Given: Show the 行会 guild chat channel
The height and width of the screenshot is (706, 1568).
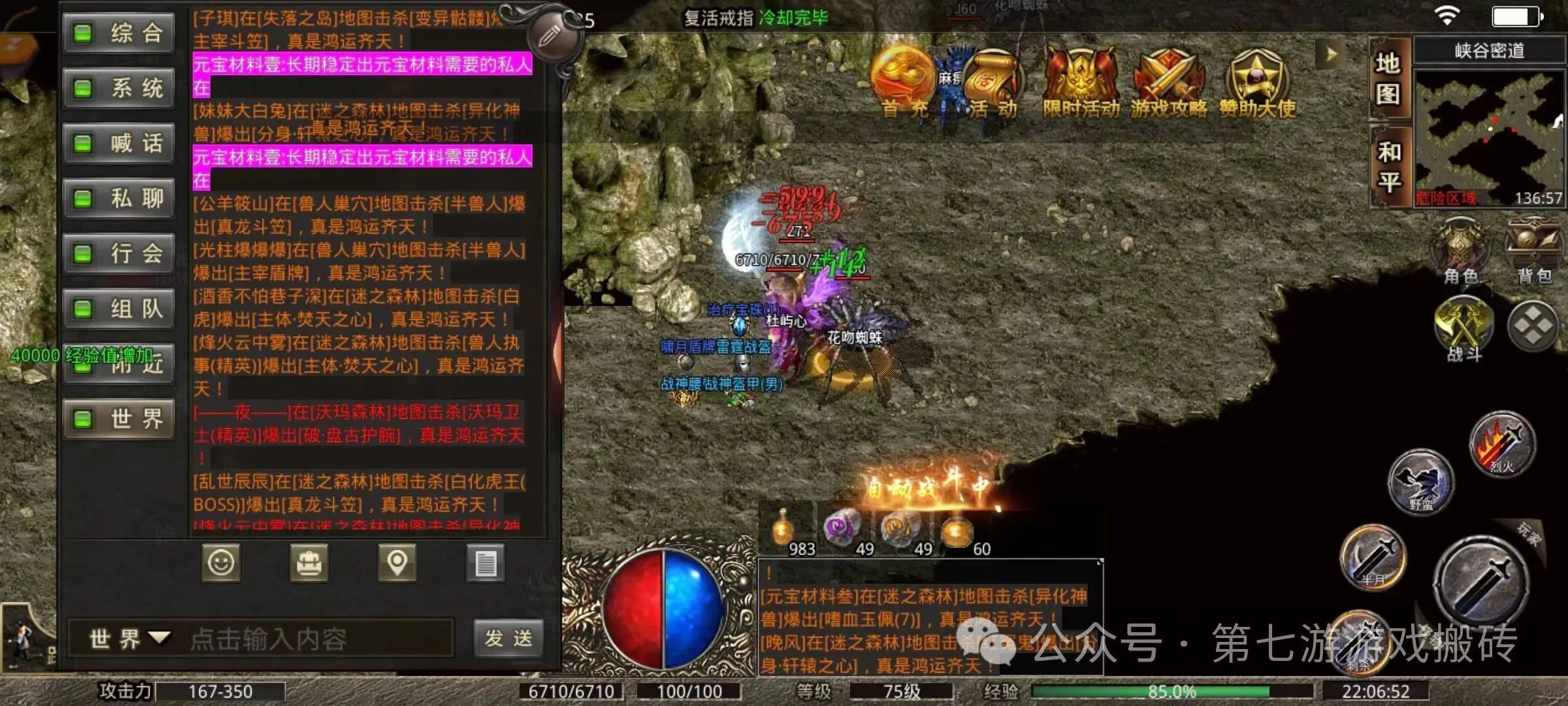Looking at the screenshot, I should 119,253.
